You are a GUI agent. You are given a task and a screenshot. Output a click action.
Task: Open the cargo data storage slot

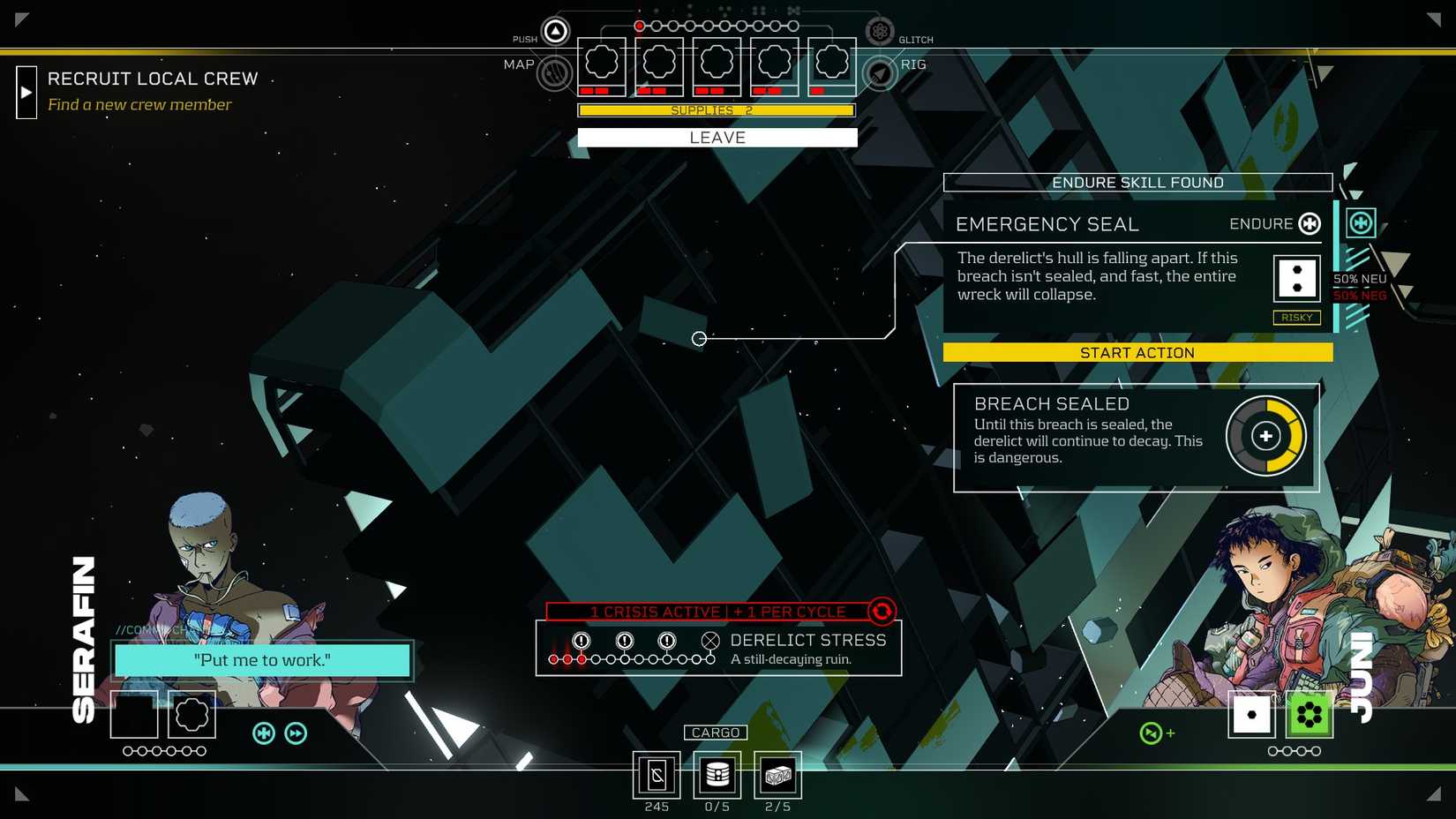[x=717, y=775]
